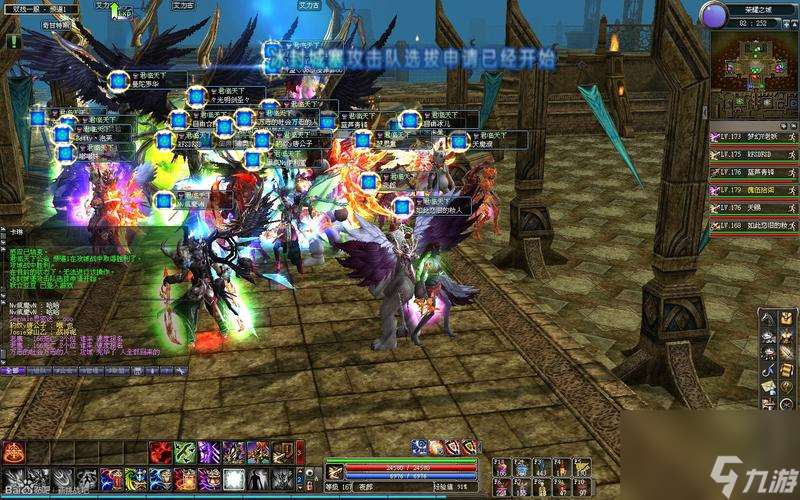
Task: Use the F5 yellow item quick slot
Action: pos(581,467)
